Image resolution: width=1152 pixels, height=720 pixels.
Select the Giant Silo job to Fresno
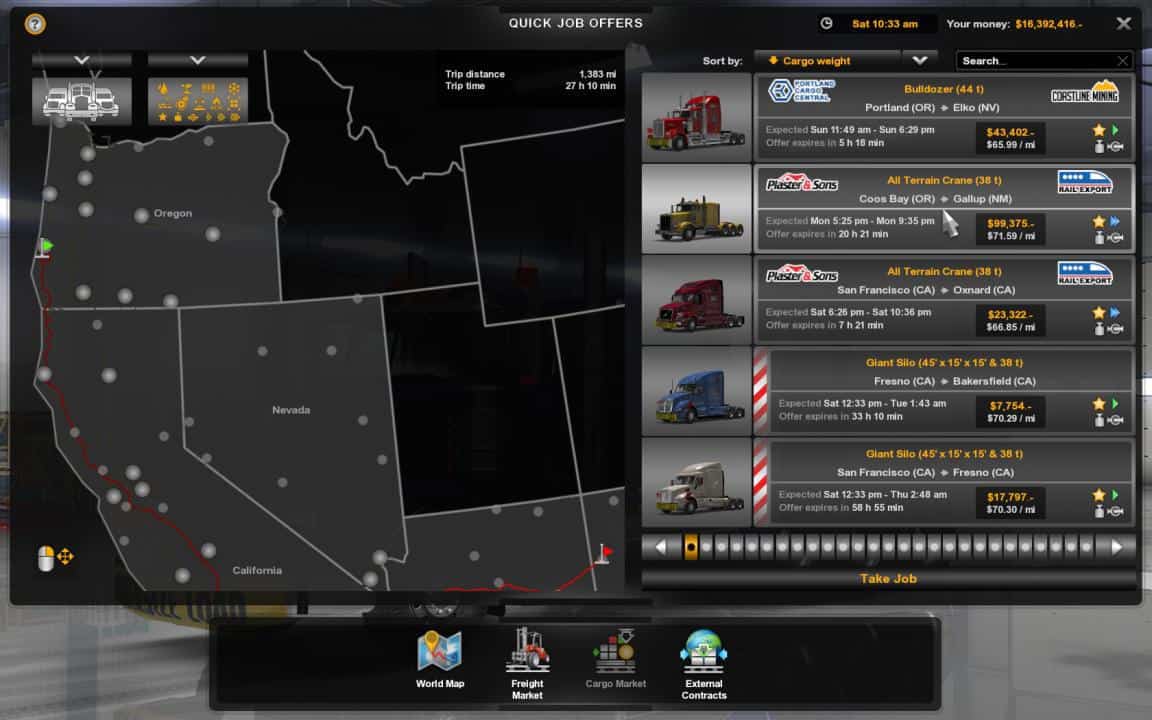pos(950,481)
